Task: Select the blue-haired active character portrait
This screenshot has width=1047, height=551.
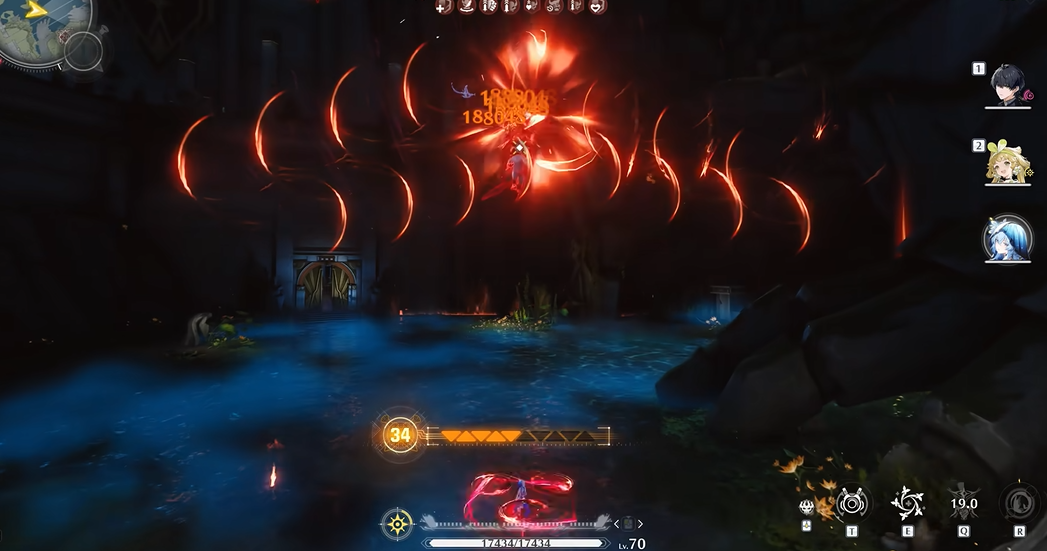Action: click(x=1006, y=239)
